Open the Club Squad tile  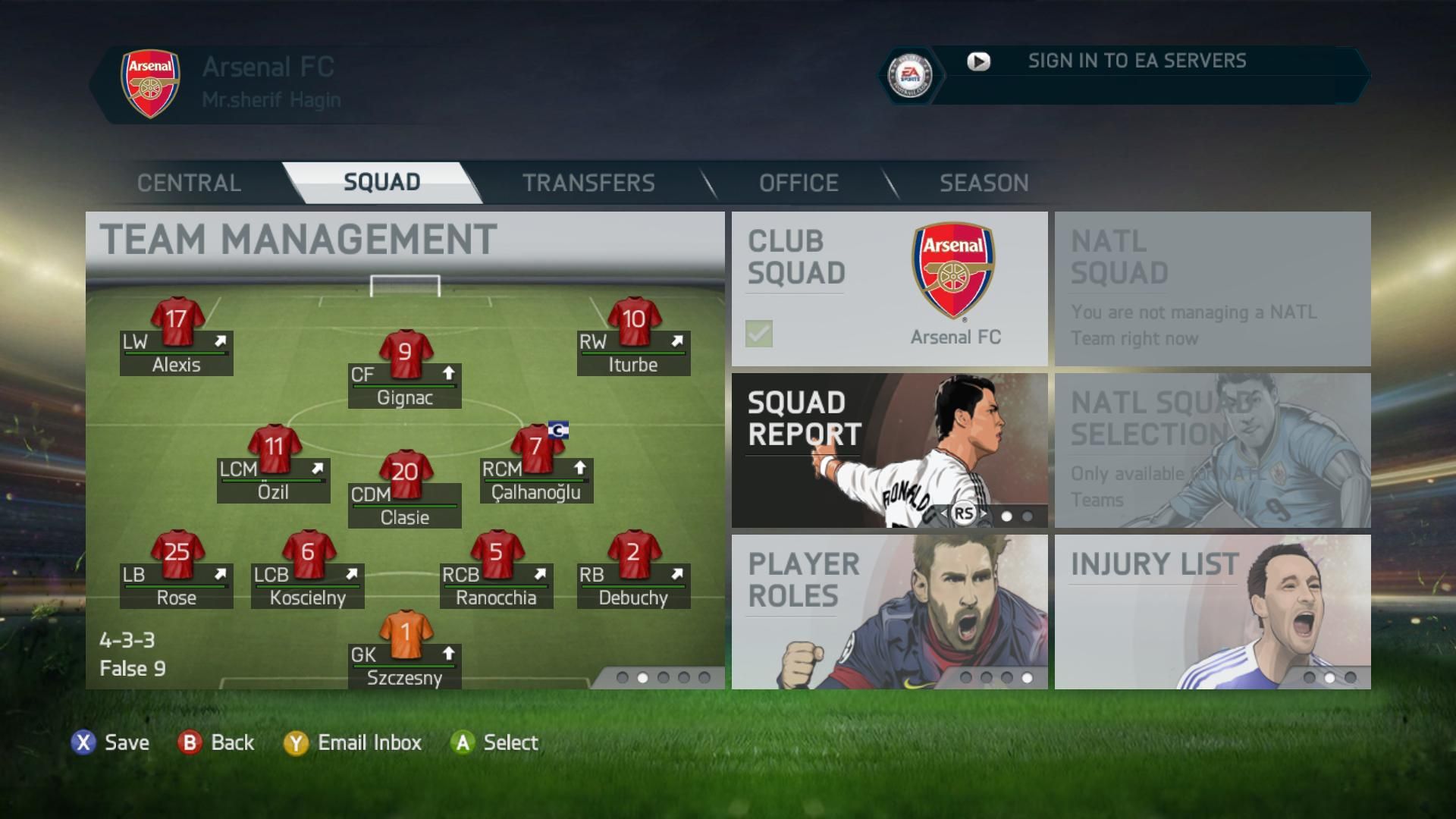click(x=889, y=288)
